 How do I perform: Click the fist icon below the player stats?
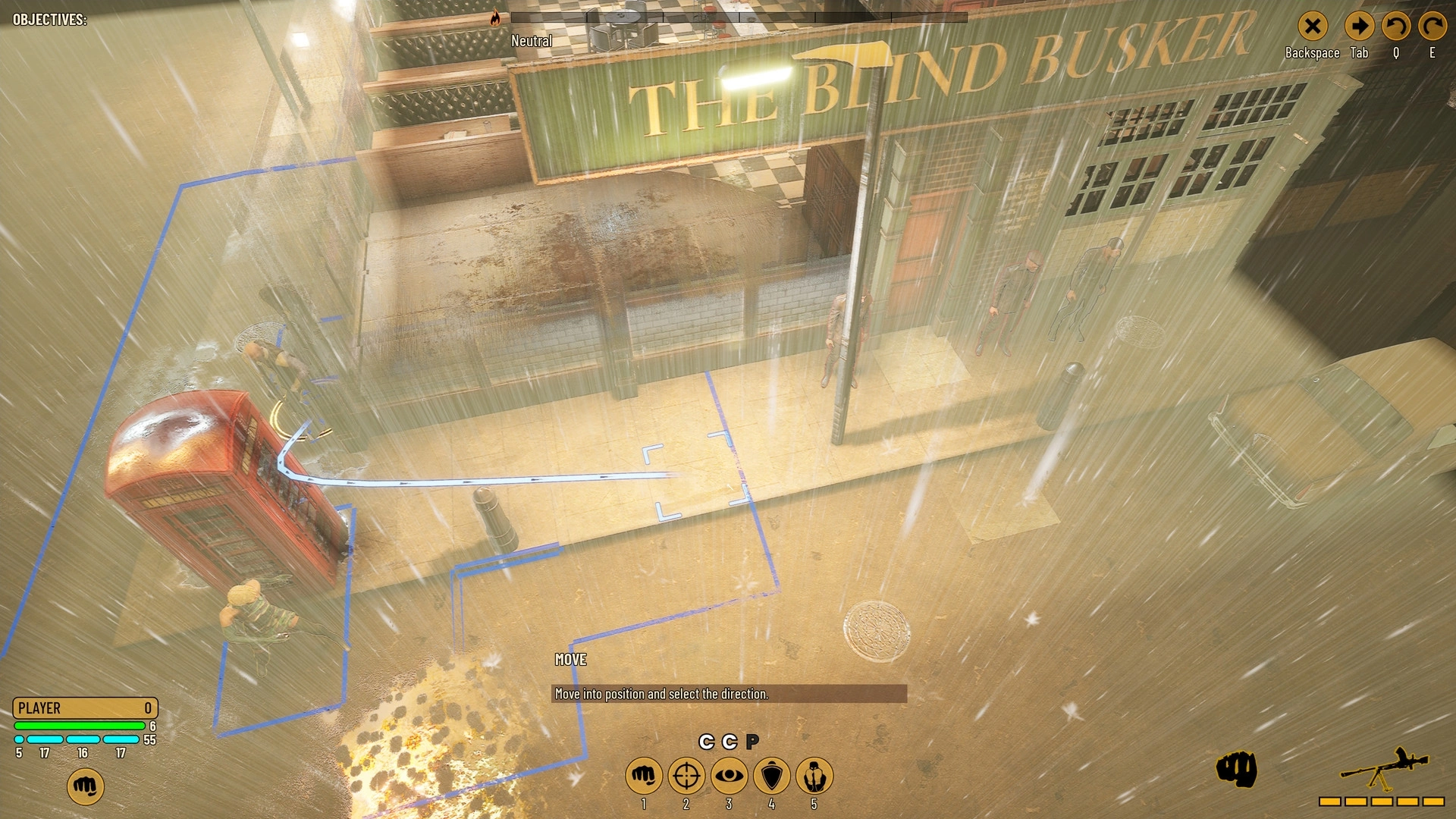click(x=85, y=786)
